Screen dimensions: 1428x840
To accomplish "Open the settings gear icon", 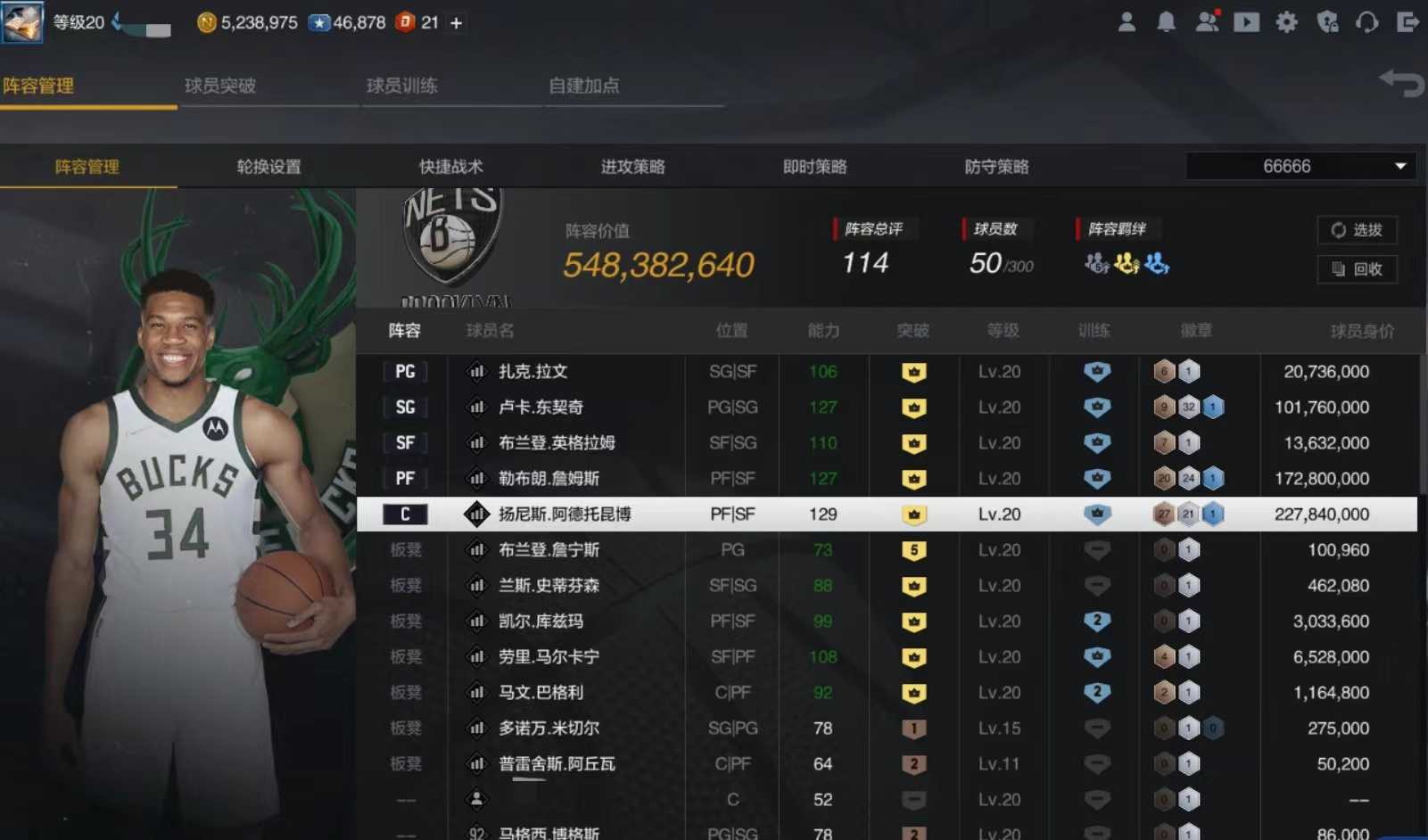I will click(1287, 22).
